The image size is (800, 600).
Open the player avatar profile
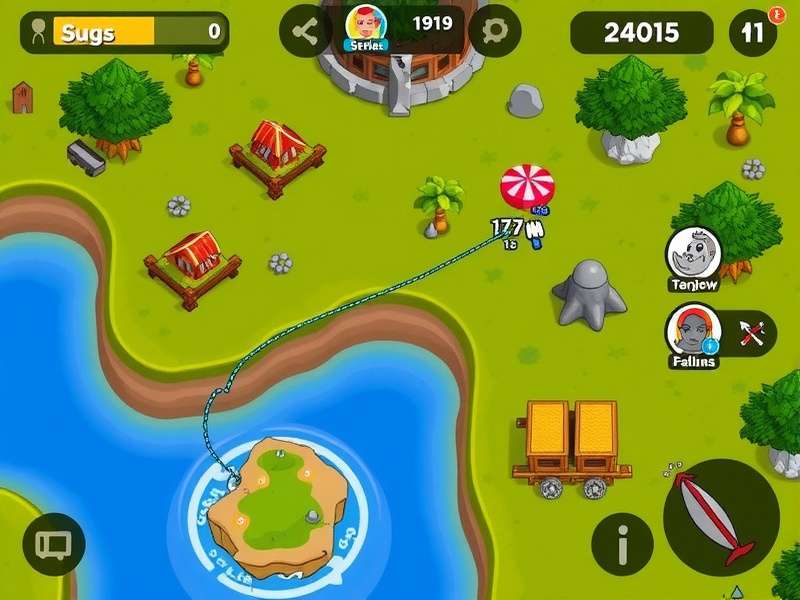[x=365, y=26]
